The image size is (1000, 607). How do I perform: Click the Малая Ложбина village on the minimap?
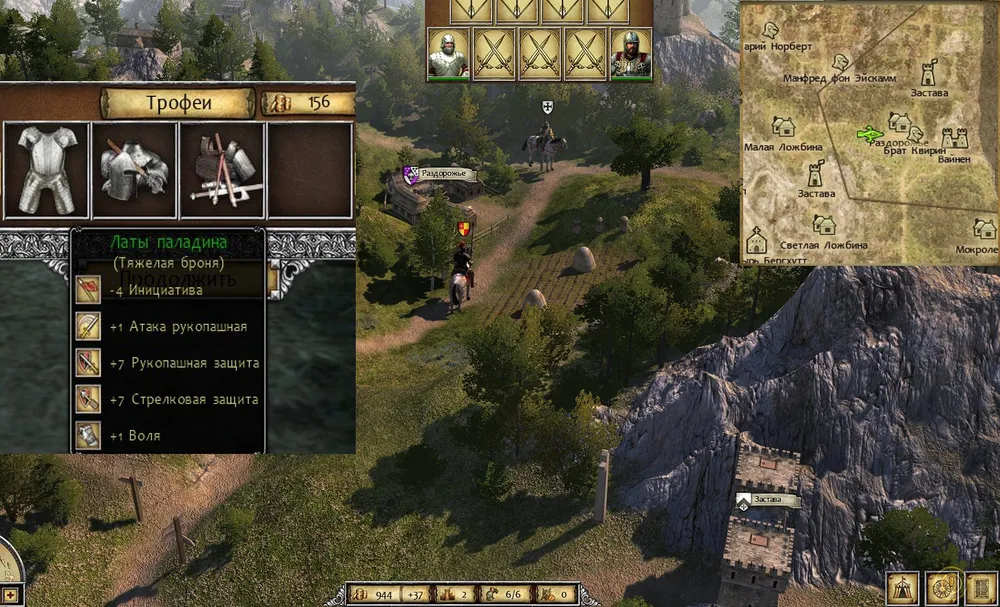pyautogui.click(x=783, y=127)
